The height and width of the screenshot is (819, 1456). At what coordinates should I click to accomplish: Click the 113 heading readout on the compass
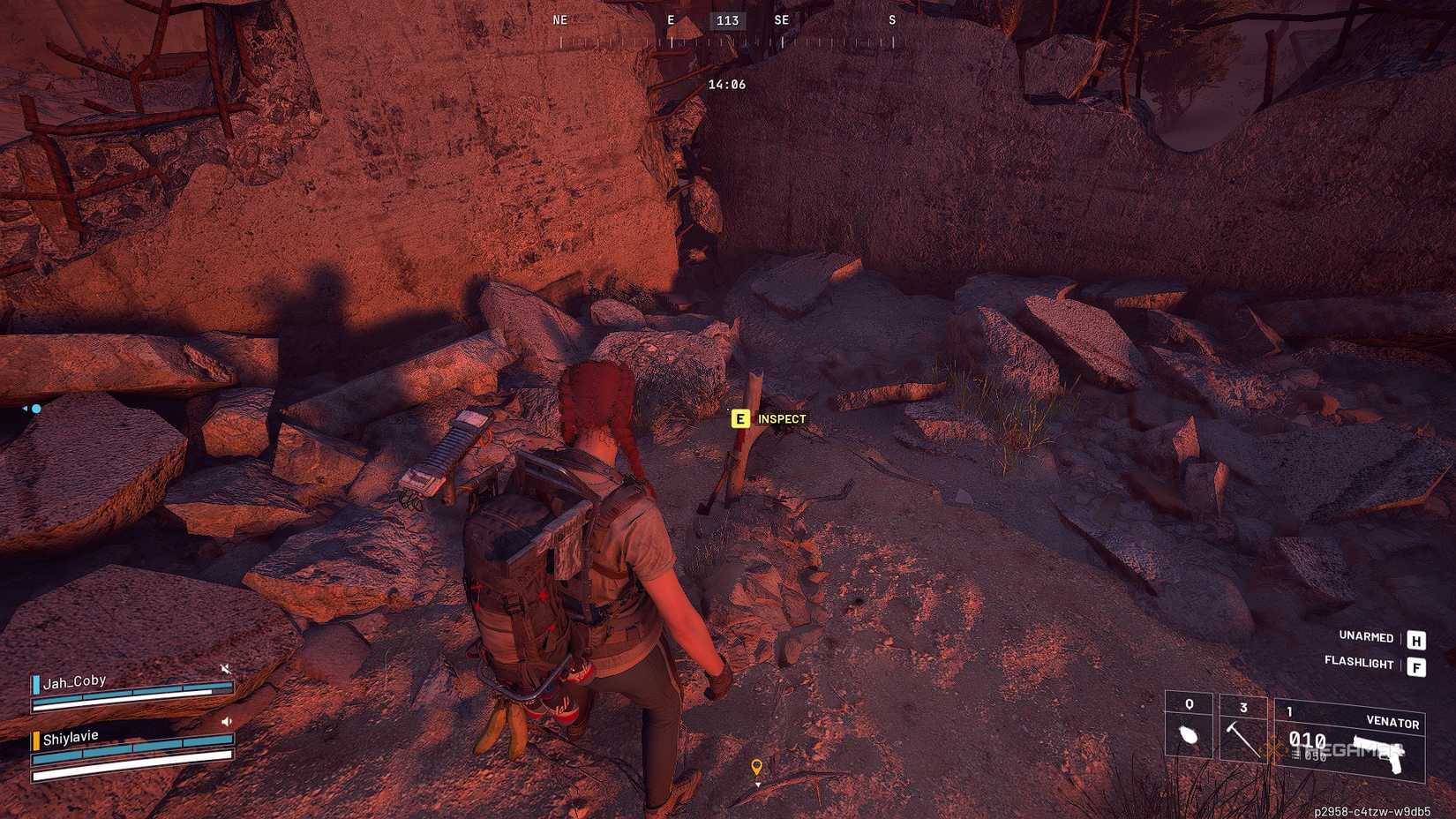(x=725, y=20)
